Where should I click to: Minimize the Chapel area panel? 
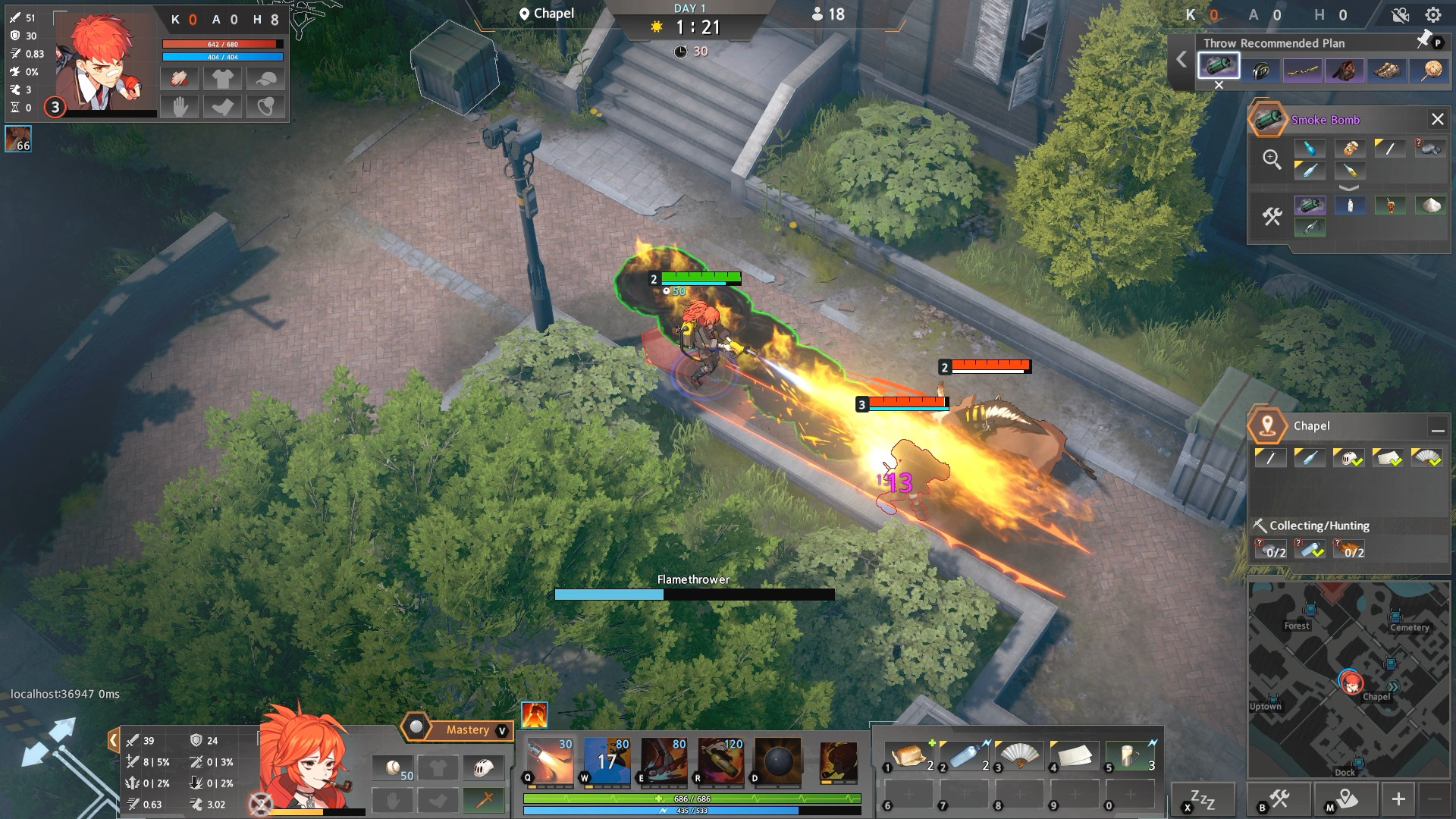1437,428
